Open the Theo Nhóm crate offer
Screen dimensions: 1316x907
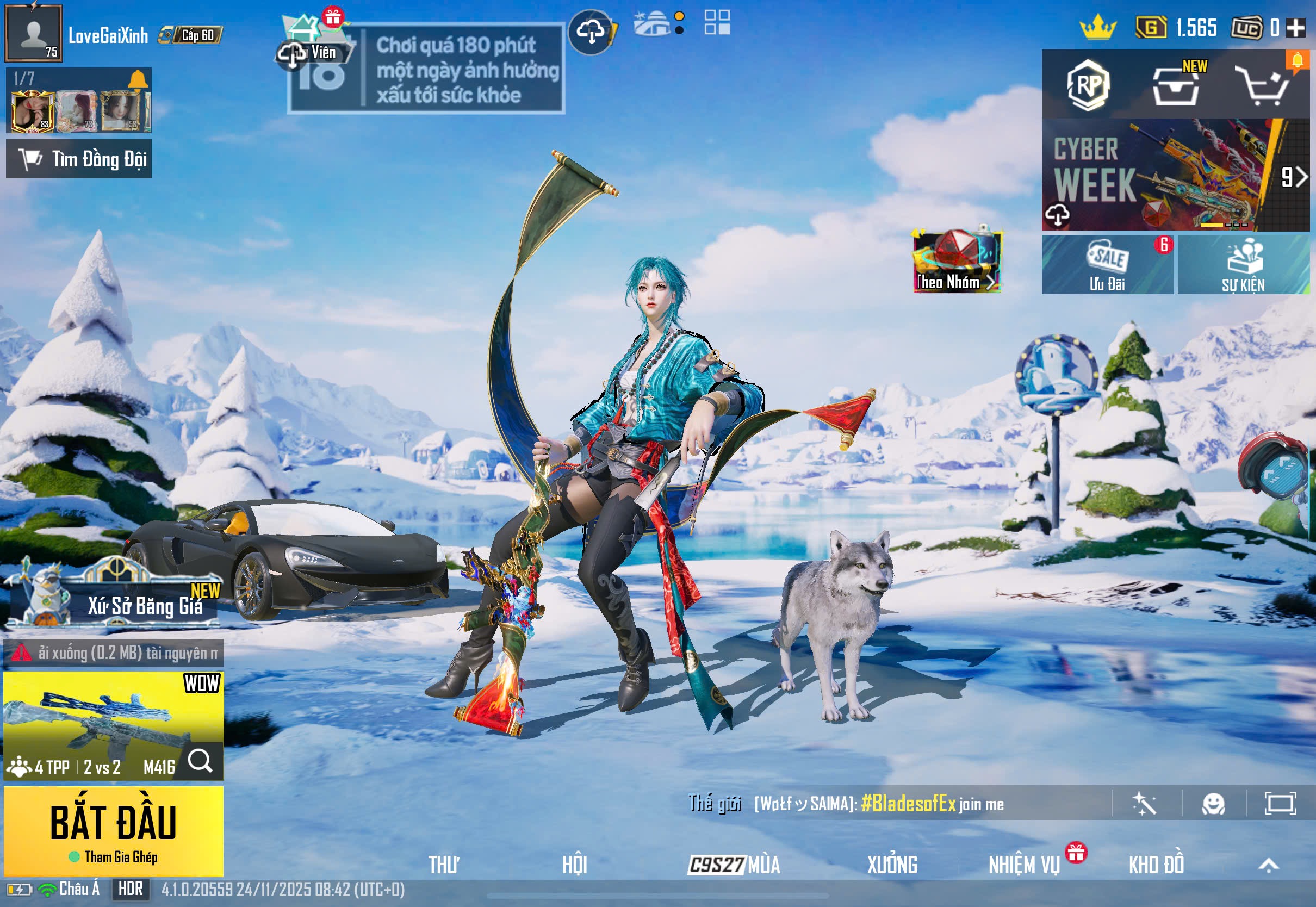click(957, 262)
